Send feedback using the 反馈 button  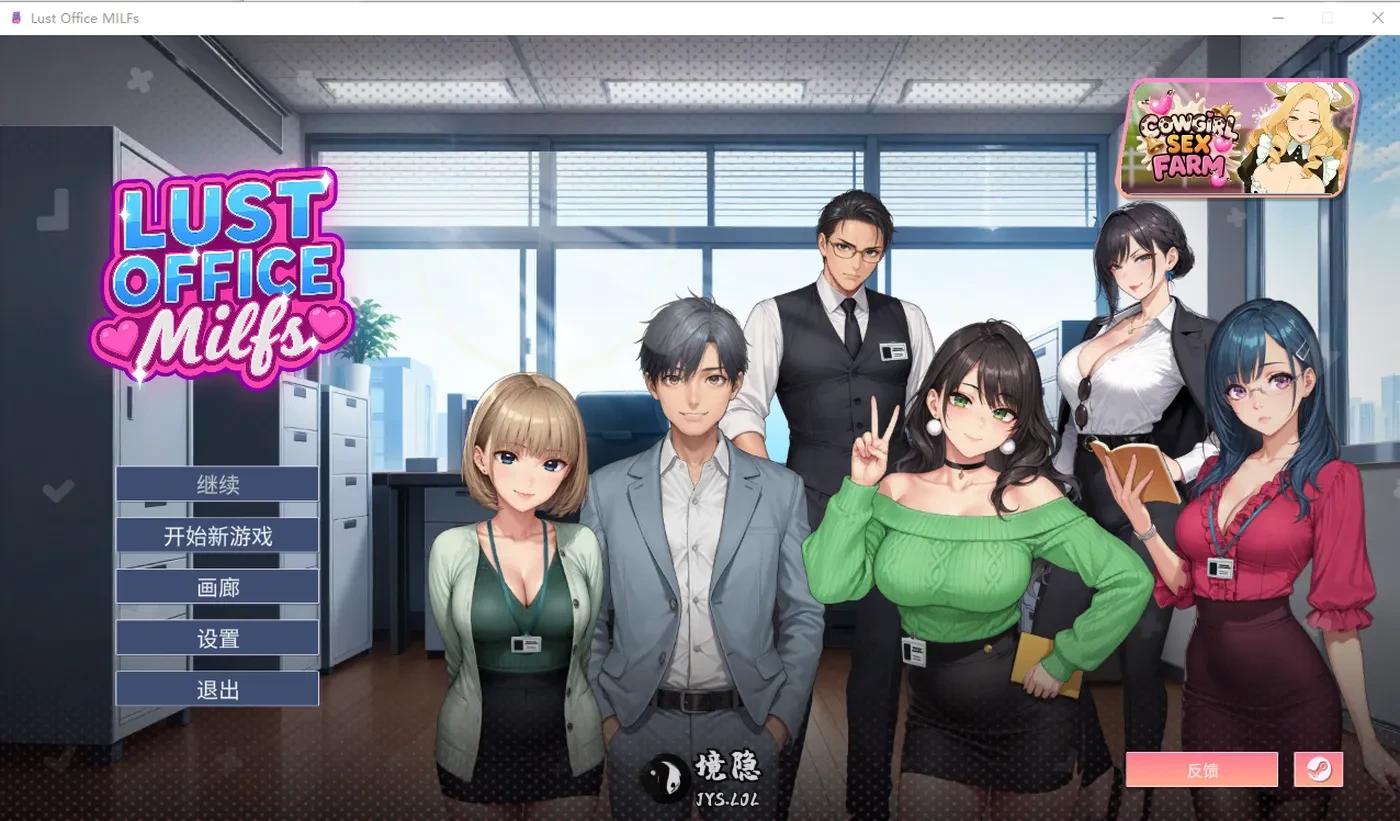pyautogui.click(x=1202, y=769)
